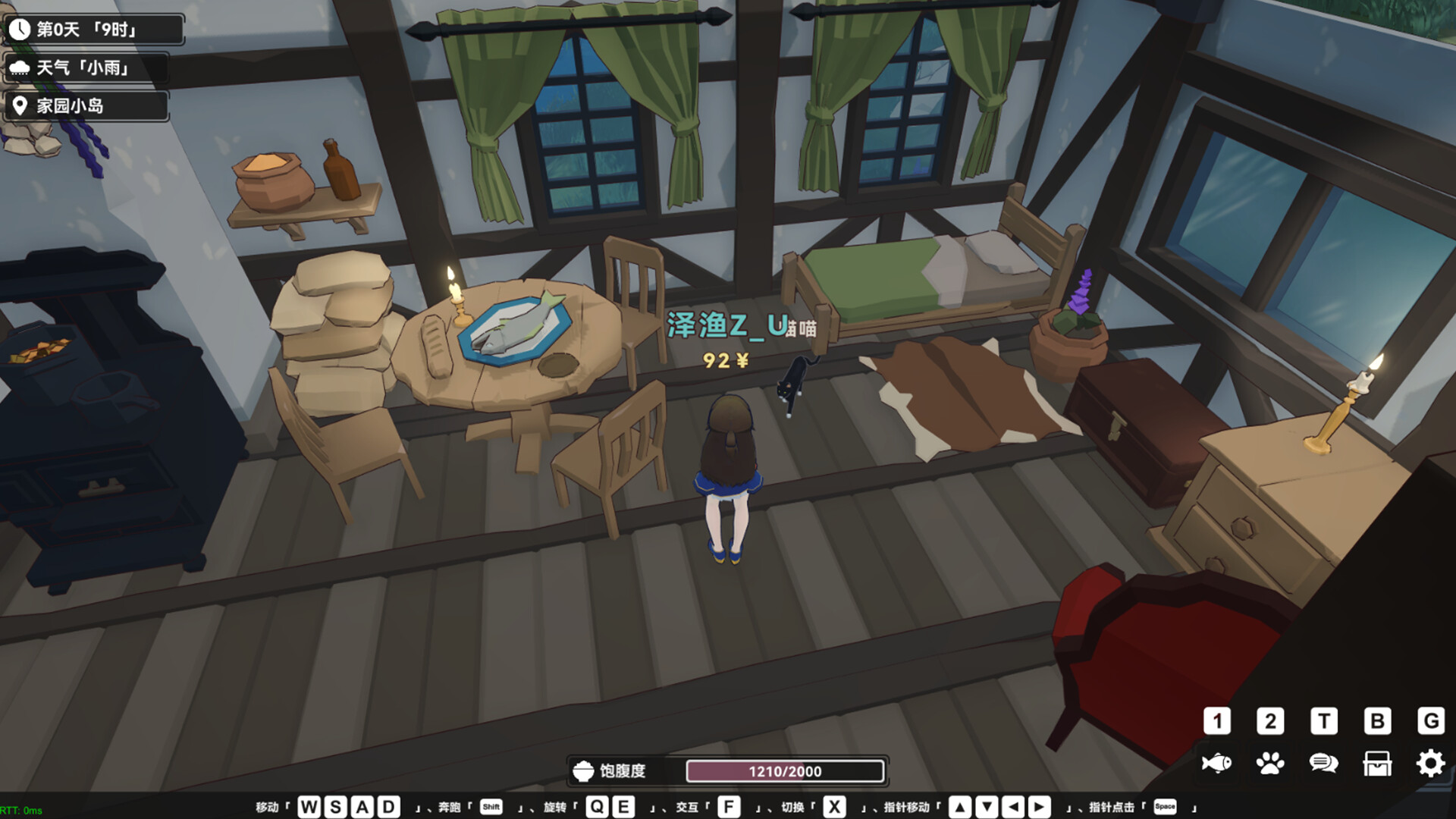Select the paw icon for pets
Image resolution: width=1456 pixels, height=819 pixels.
tap(1271, 764)
